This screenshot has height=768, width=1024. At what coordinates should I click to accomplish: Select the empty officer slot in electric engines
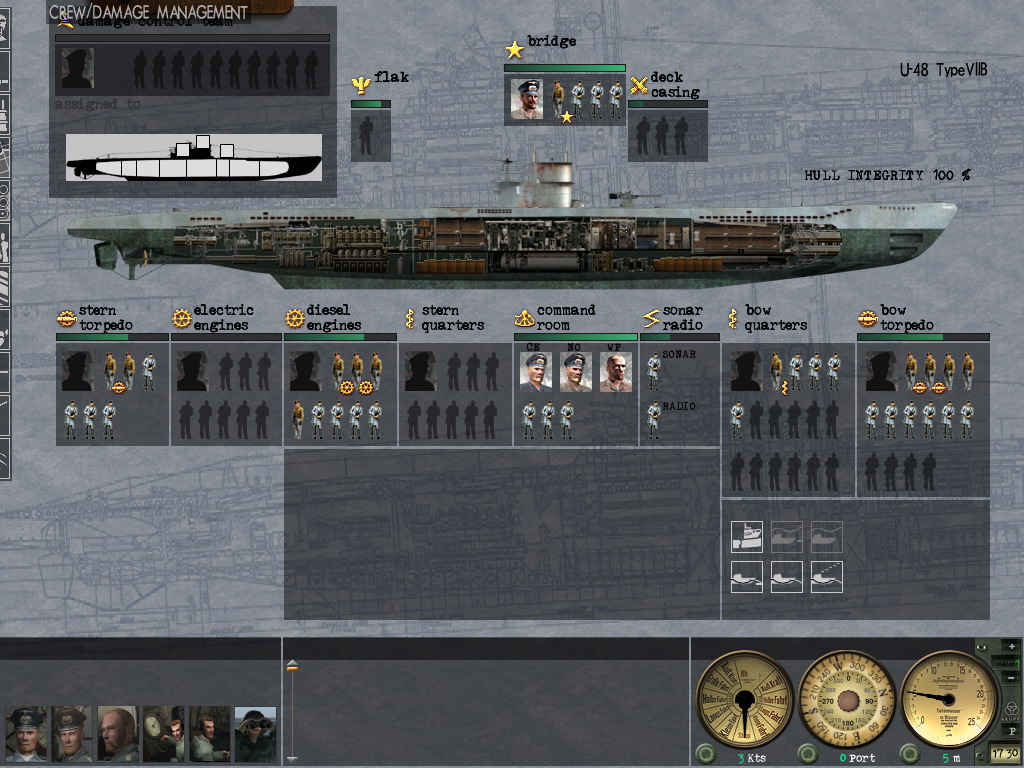(192, 371)
